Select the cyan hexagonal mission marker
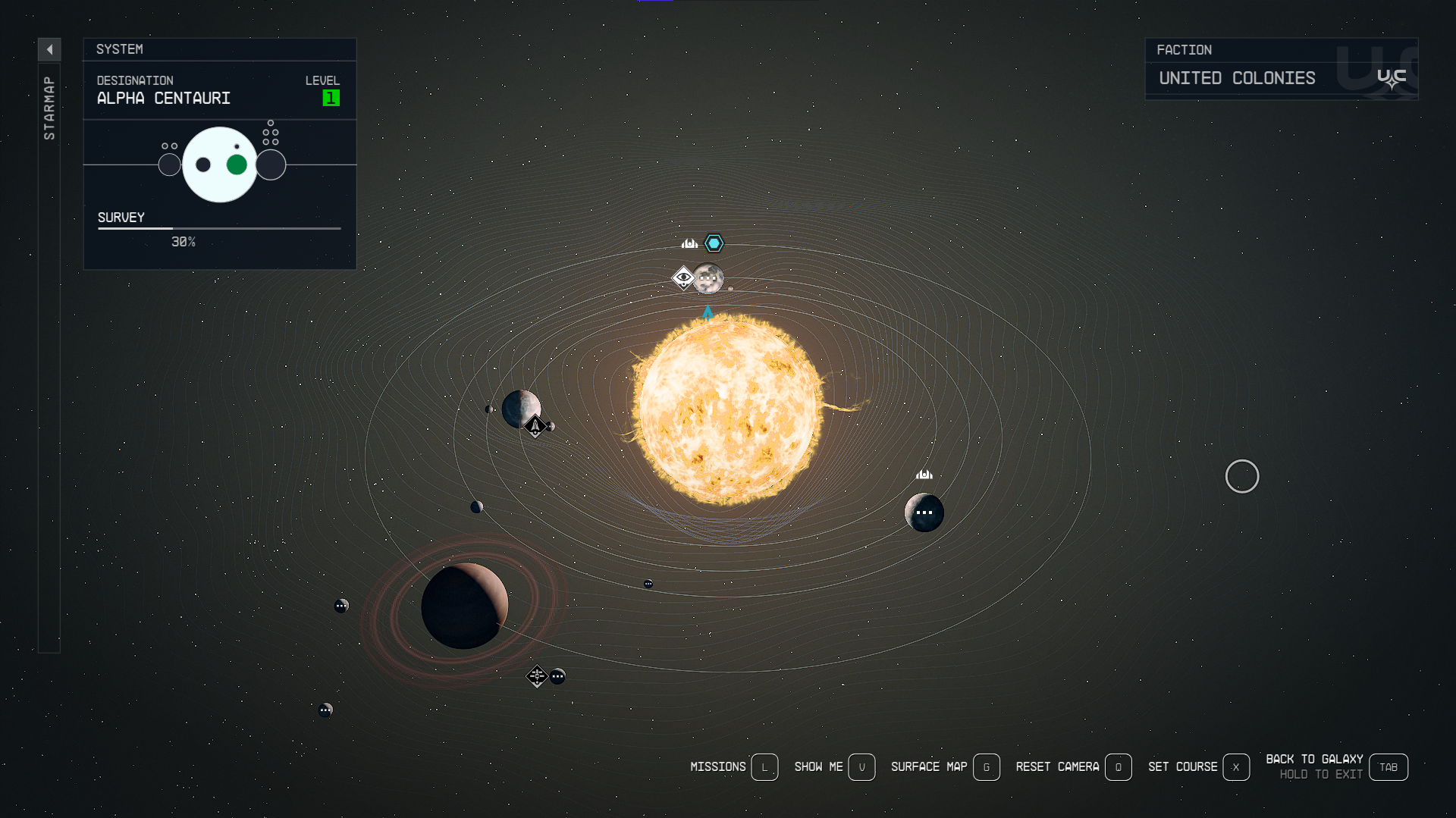Screen dimensions: 1456x818 [713, 243]
